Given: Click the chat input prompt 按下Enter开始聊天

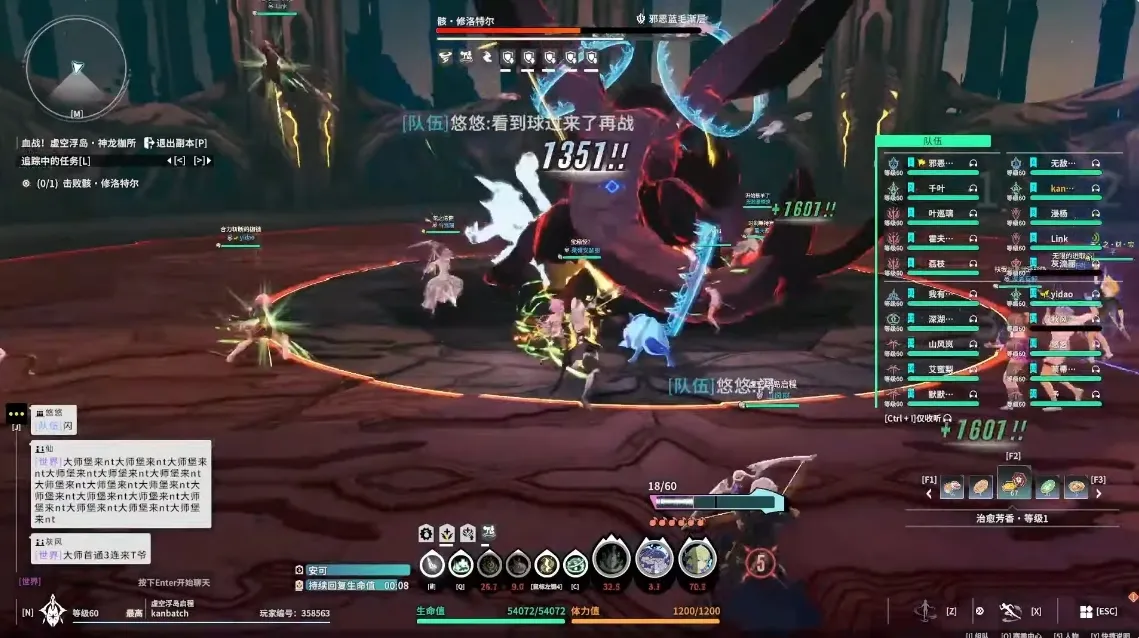Looking at the screenshot, I should [x=174, y=582].
